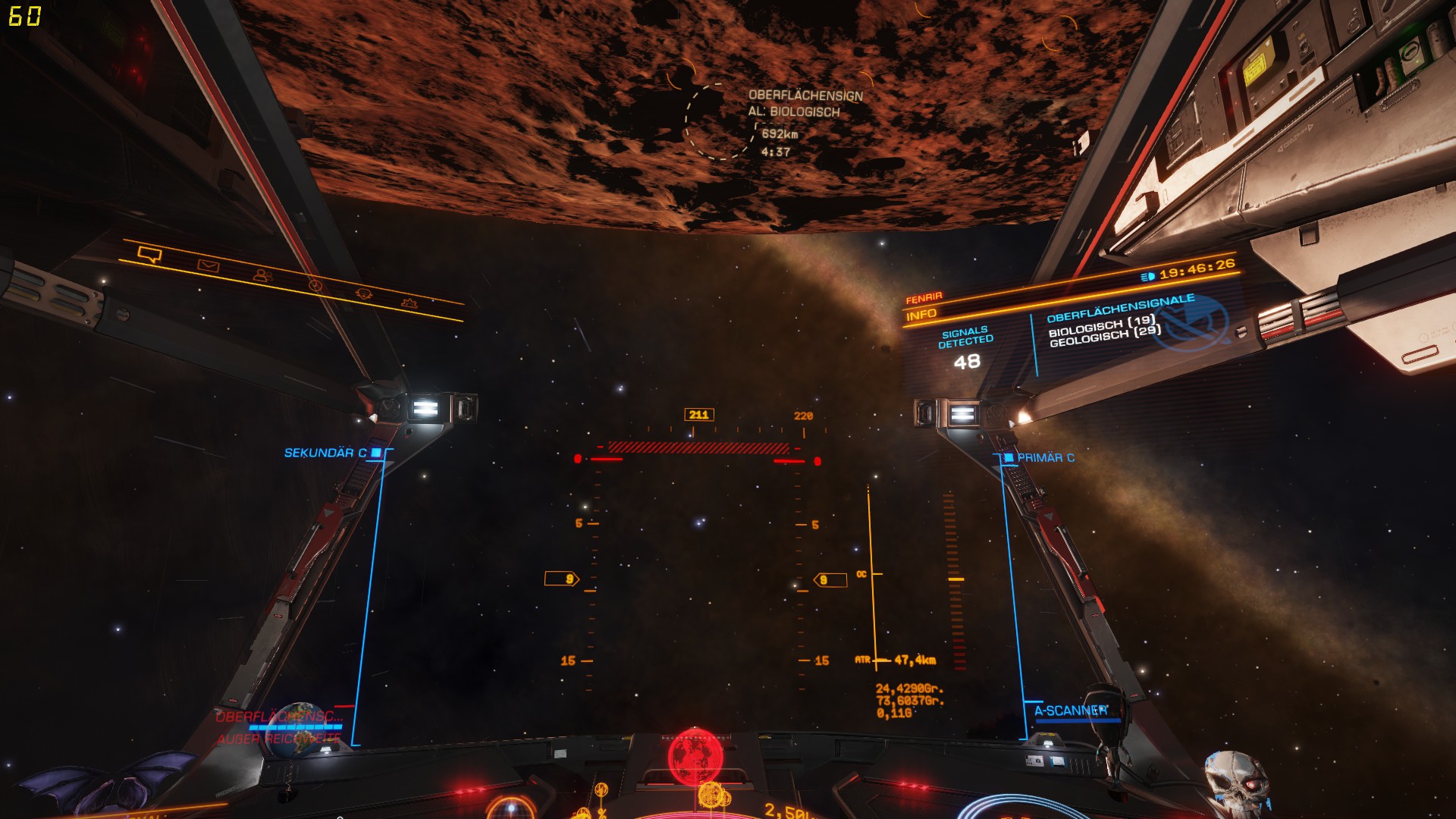Viewport: 1456px width, 819px height.
Task: Open the envelope inbox tab
Action: (208, 266)
